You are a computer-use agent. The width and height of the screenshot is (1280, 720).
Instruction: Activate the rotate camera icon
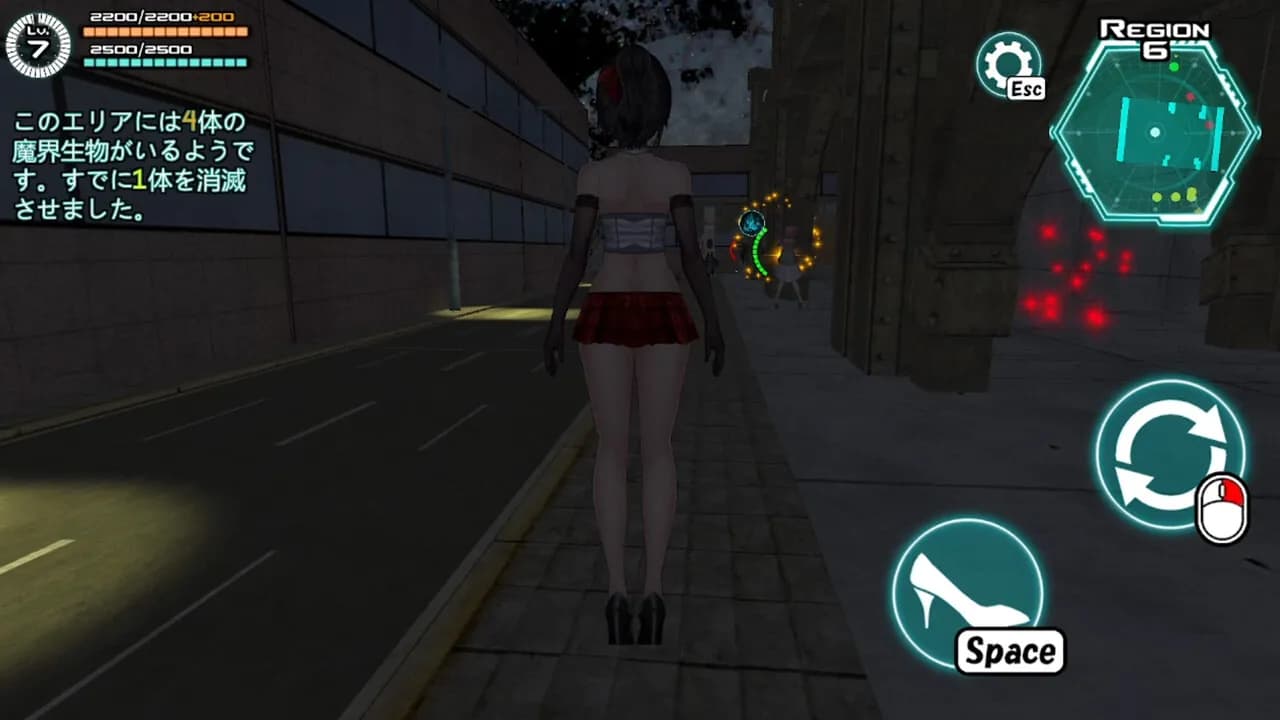(1170, 455)
